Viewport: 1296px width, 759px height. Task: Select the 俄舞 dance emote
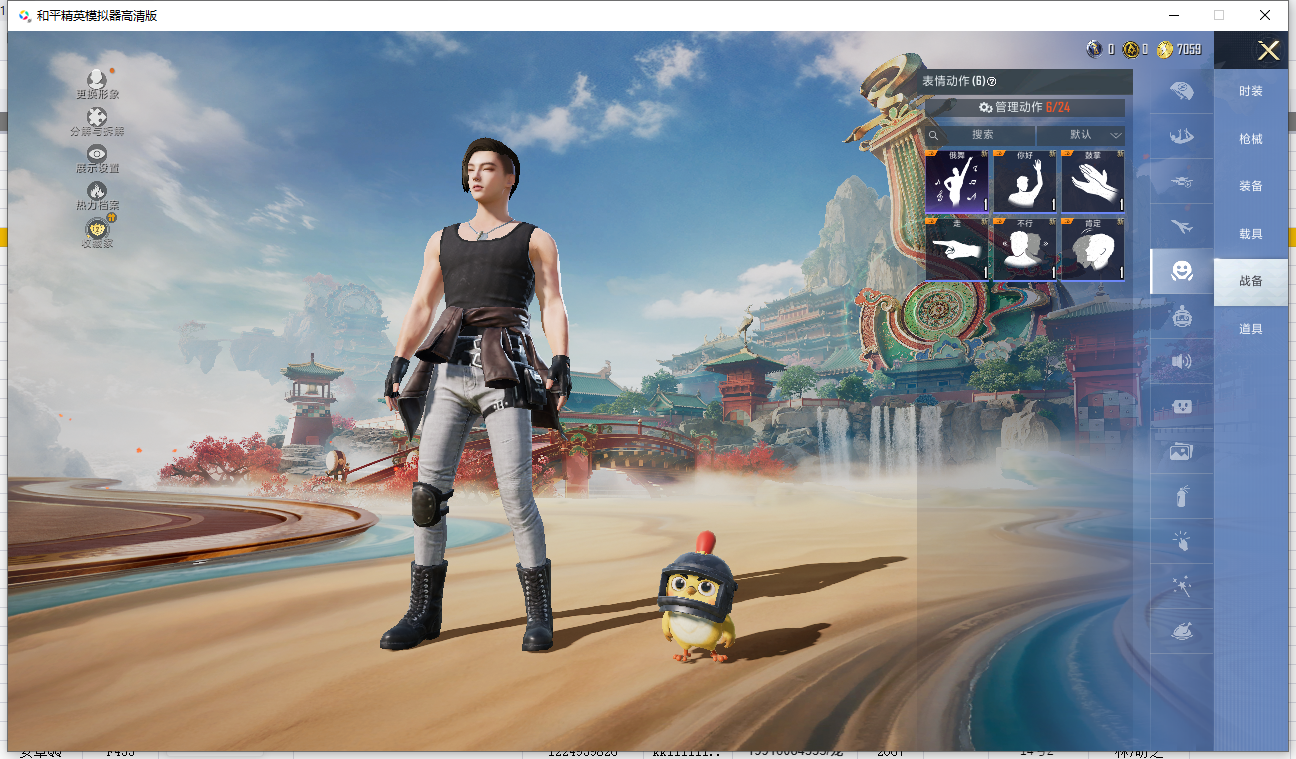click(957, 182)
